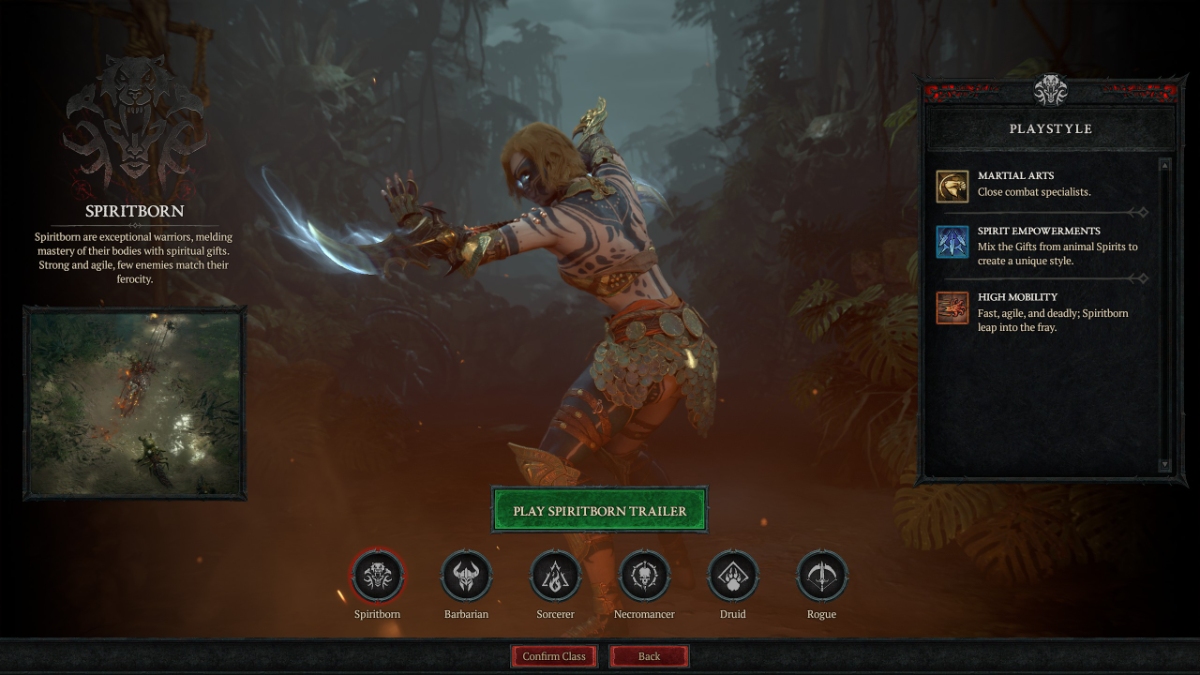The height and width of the screenshot is (675, 1200).
Task: Click the Playstyle panel's scroll-down arrow
Action: click(x=1164, y=465)
